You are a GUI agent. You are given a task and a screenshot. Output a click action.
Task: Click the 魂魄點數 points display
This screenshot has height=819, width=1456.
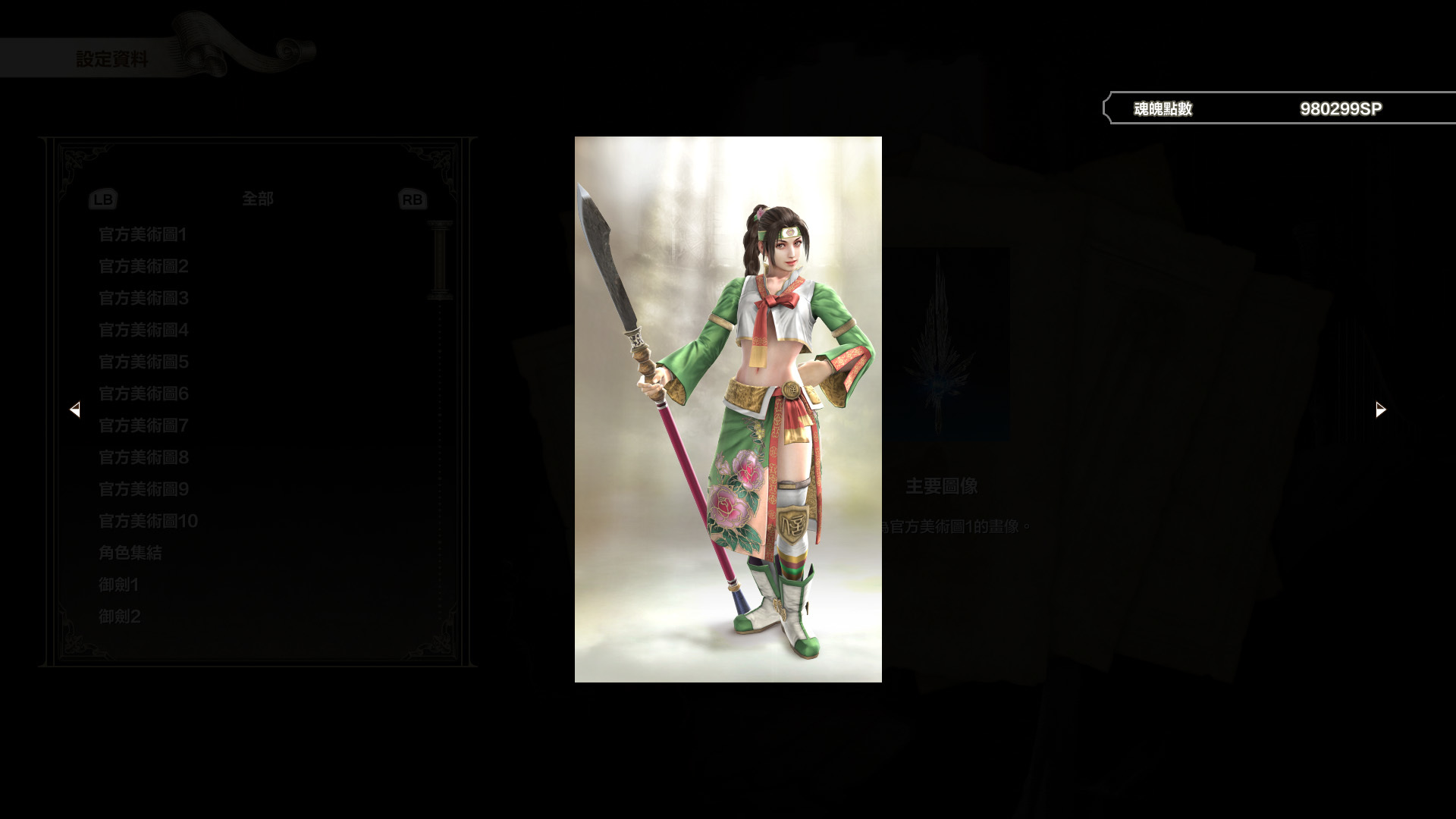(1162, 108)
